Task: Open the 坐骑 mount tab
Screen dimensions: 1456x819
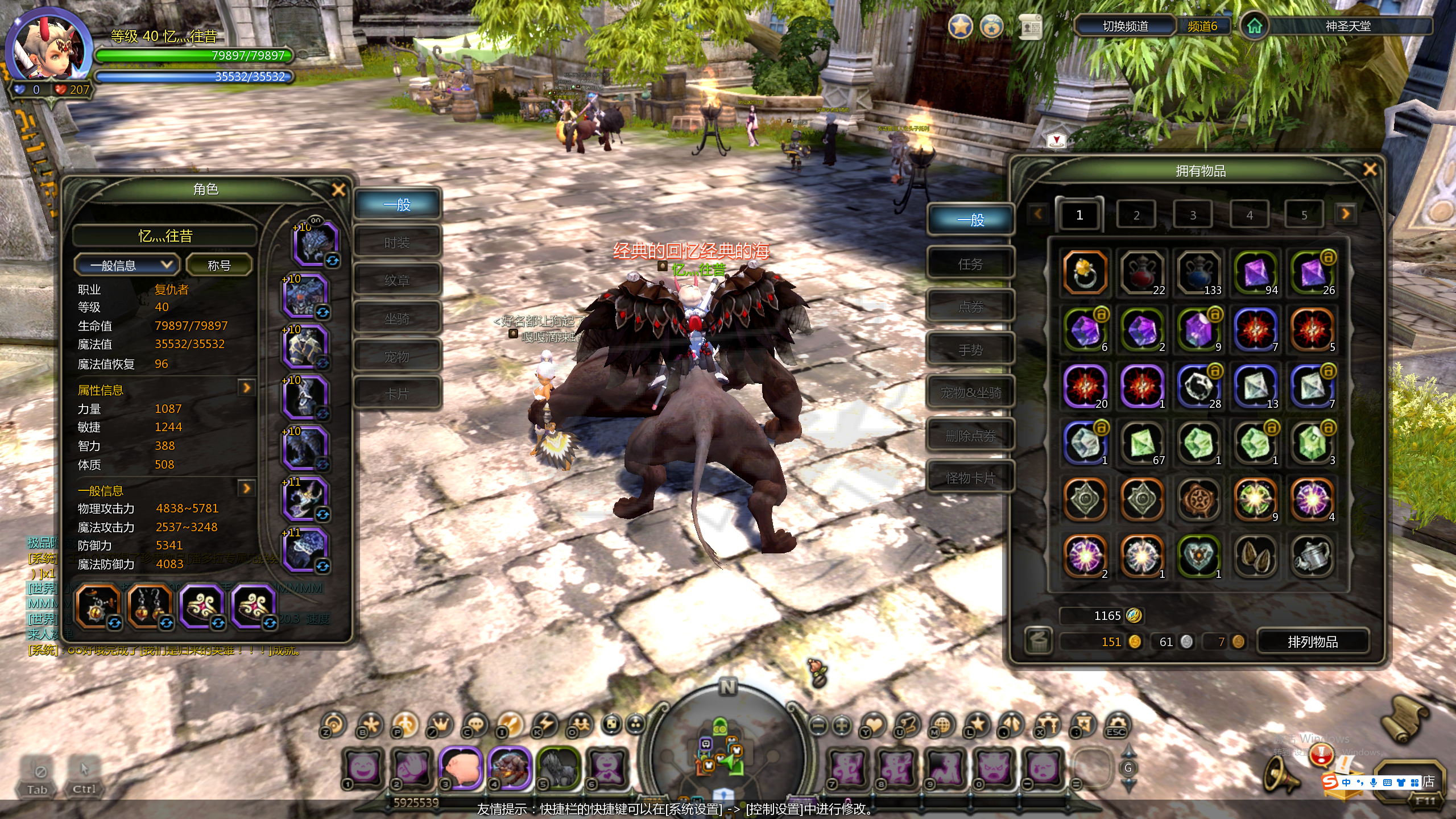Action: point(397,318)
